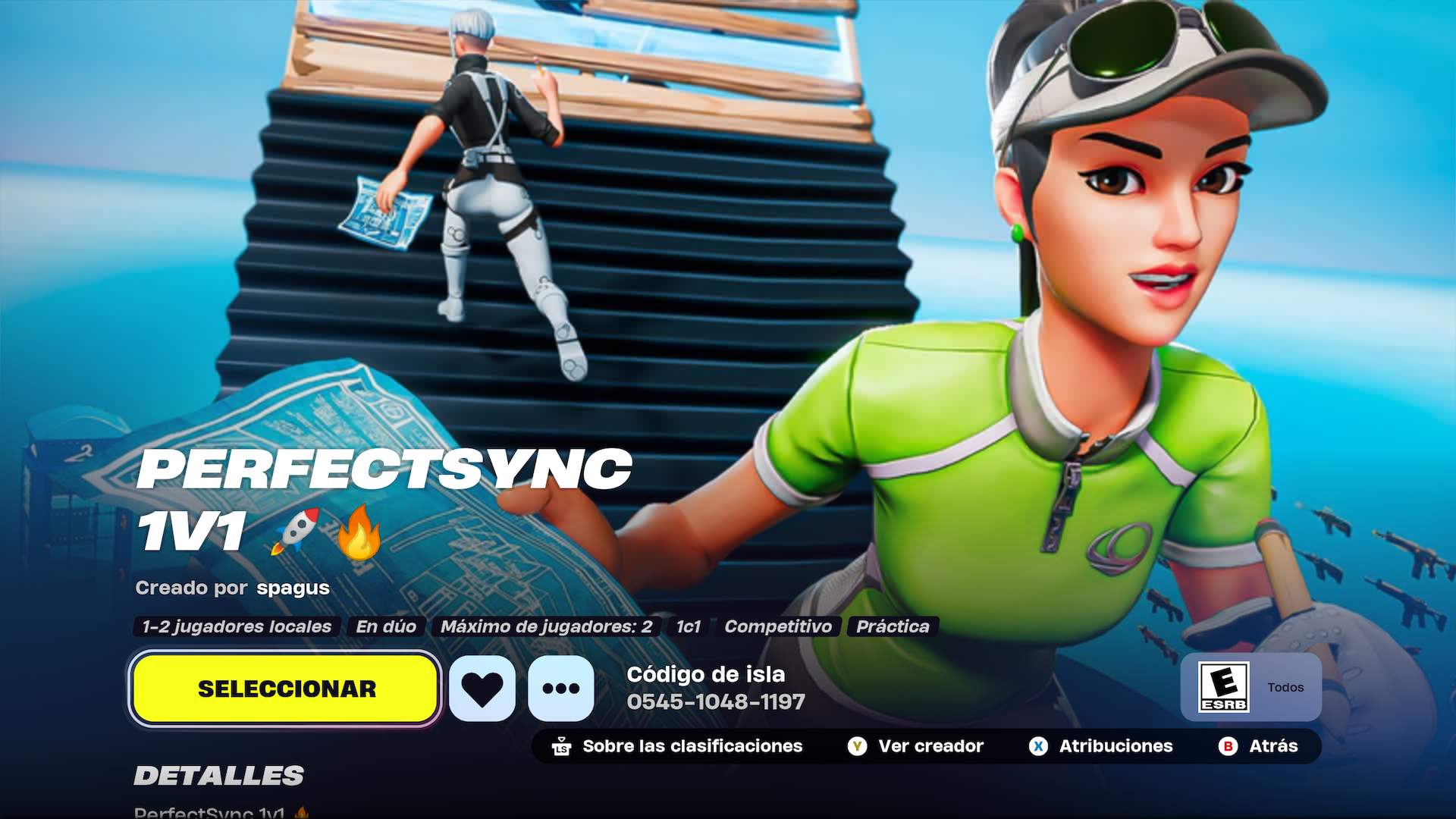This screenshot has height=819, width=1456.
Task: Toggle favorite status with the heart button
Action: tap(483, 689)
